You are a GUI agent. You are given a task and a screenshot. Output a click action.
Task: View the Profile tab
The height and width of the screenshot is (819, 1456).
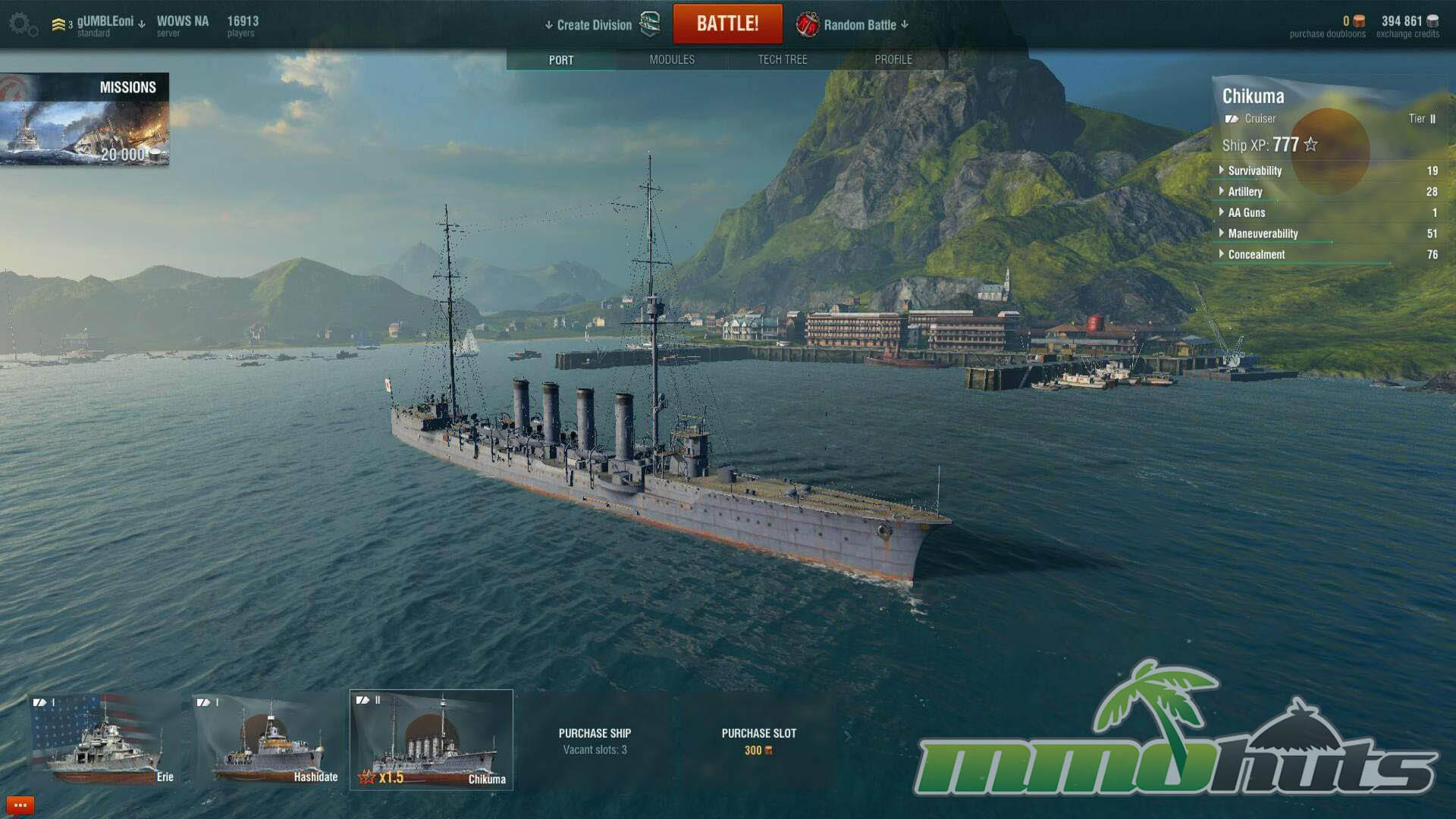pyautogui.click(x=893, y=59)
